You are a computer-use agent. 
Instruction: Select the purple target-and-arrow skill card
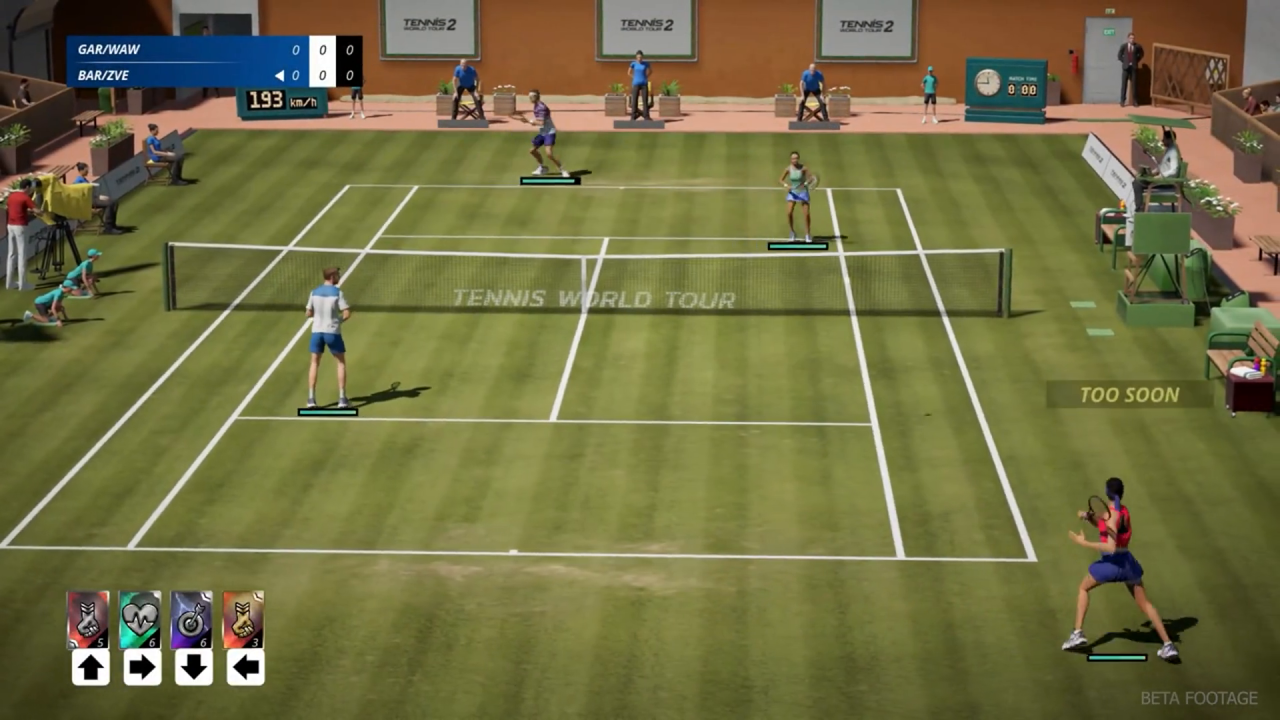click(x=192, y=620)
